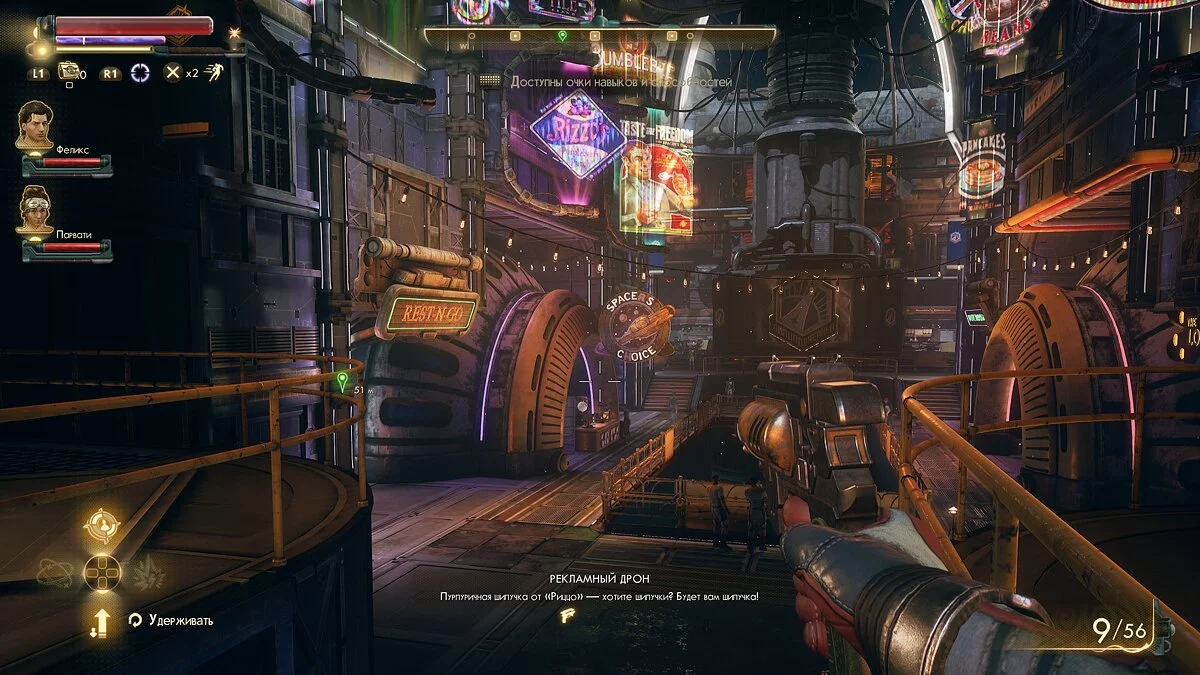The height and width of the screenshot is (675, 1200).
Task: Choose the companion target command icon
Action: point(102,524)
